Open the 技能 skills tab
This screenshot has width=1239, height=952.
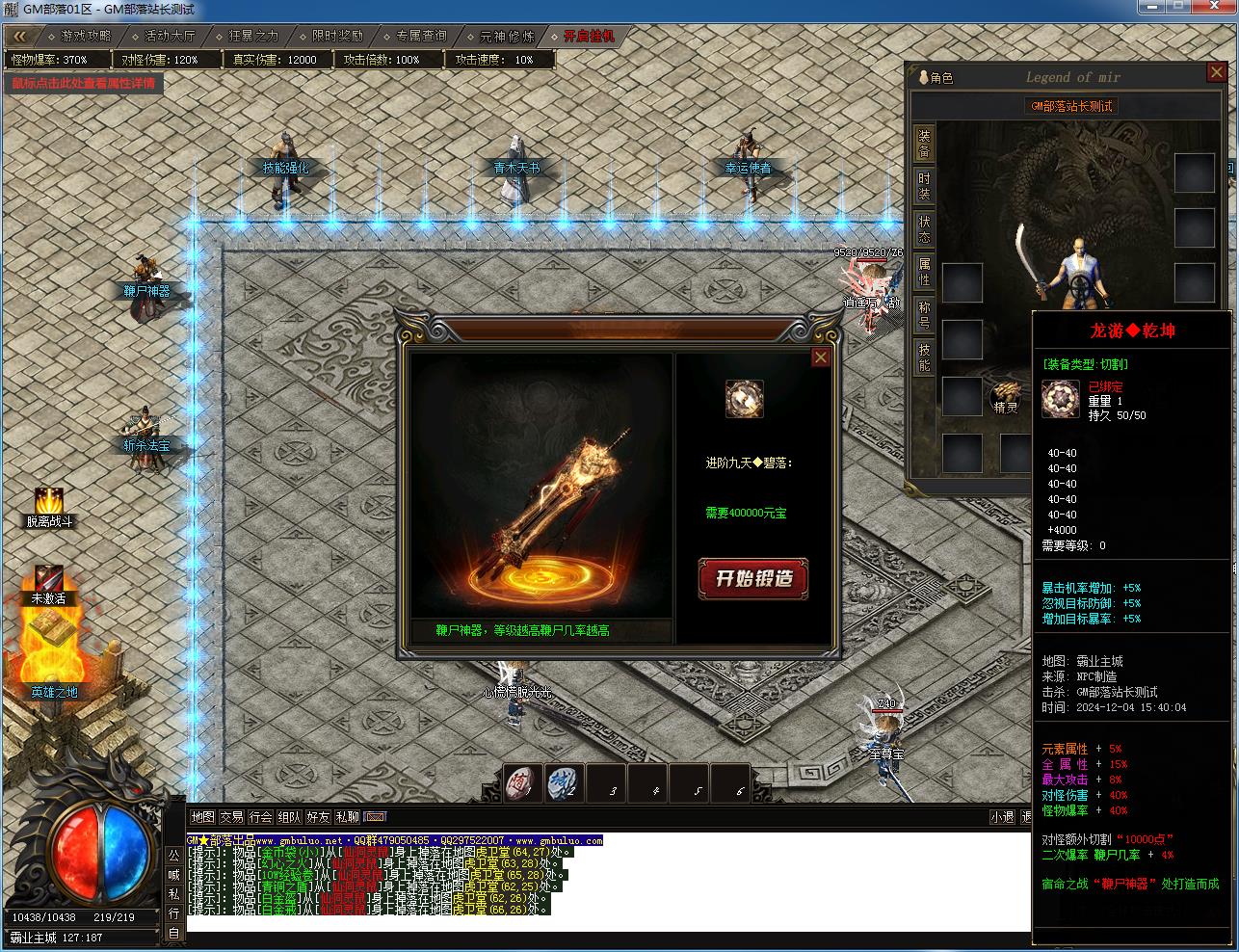click(x=924, y=357)
